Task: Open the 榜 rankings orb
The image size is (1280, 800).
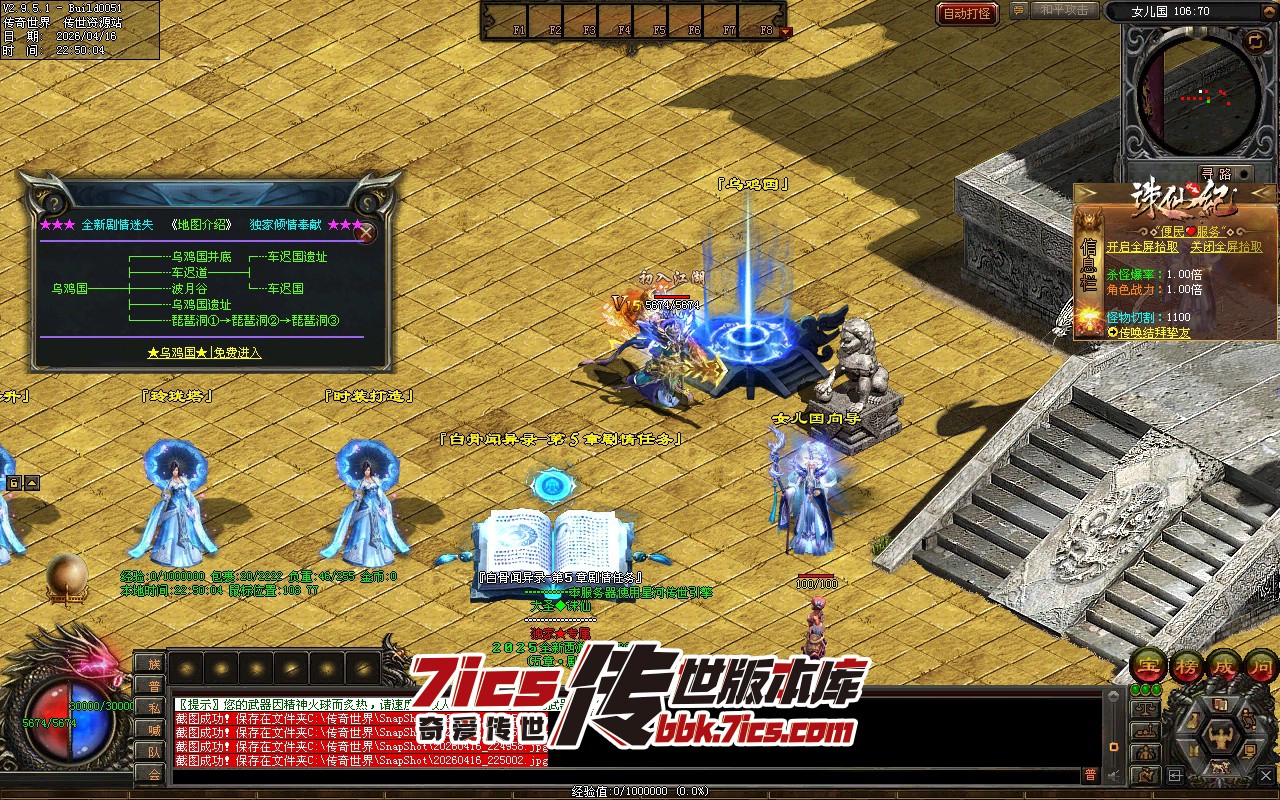Action: [1187, 666]
